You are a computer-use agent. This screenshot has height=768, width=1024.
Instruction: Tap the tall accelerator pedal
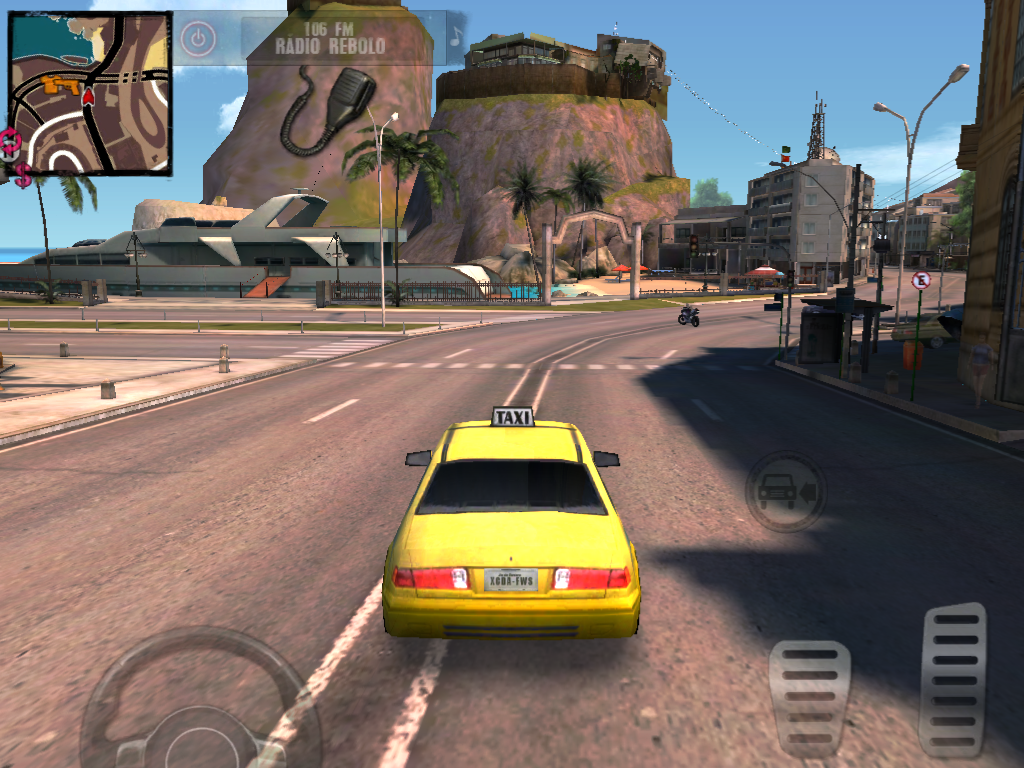click(x=952, y=678)
